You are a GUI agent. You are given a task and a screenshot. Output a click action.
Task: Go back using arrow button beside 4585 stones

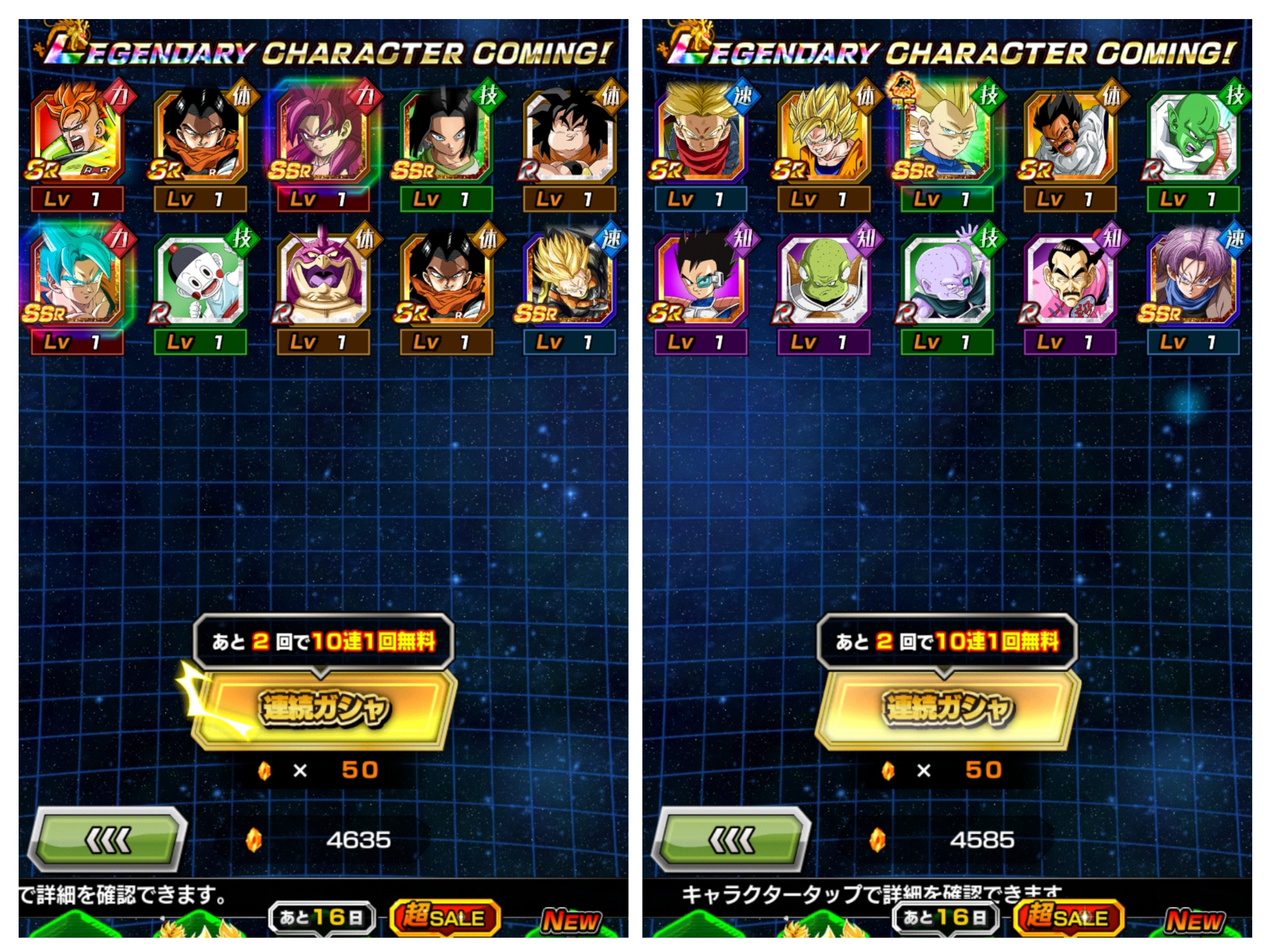point(731,840)
